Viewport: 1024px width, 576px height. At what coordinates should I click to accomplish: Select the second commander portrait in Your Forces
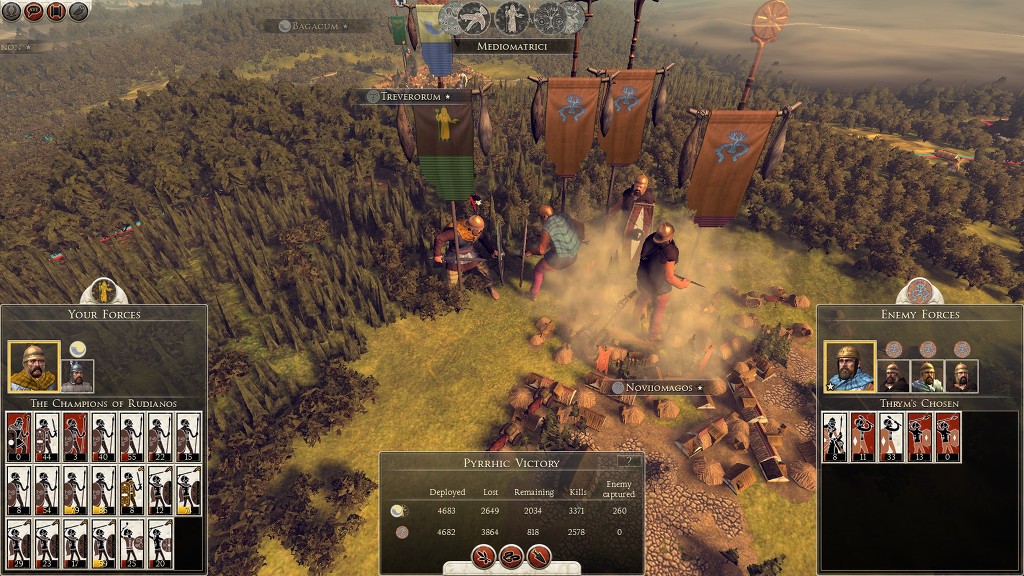click(77, 375)
